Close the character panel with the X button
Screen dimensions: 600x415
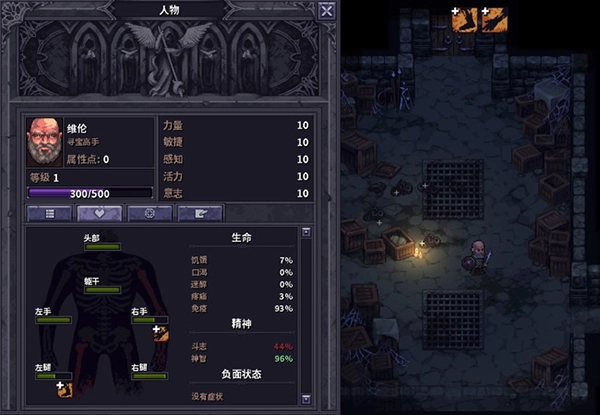tap(326, 11)
